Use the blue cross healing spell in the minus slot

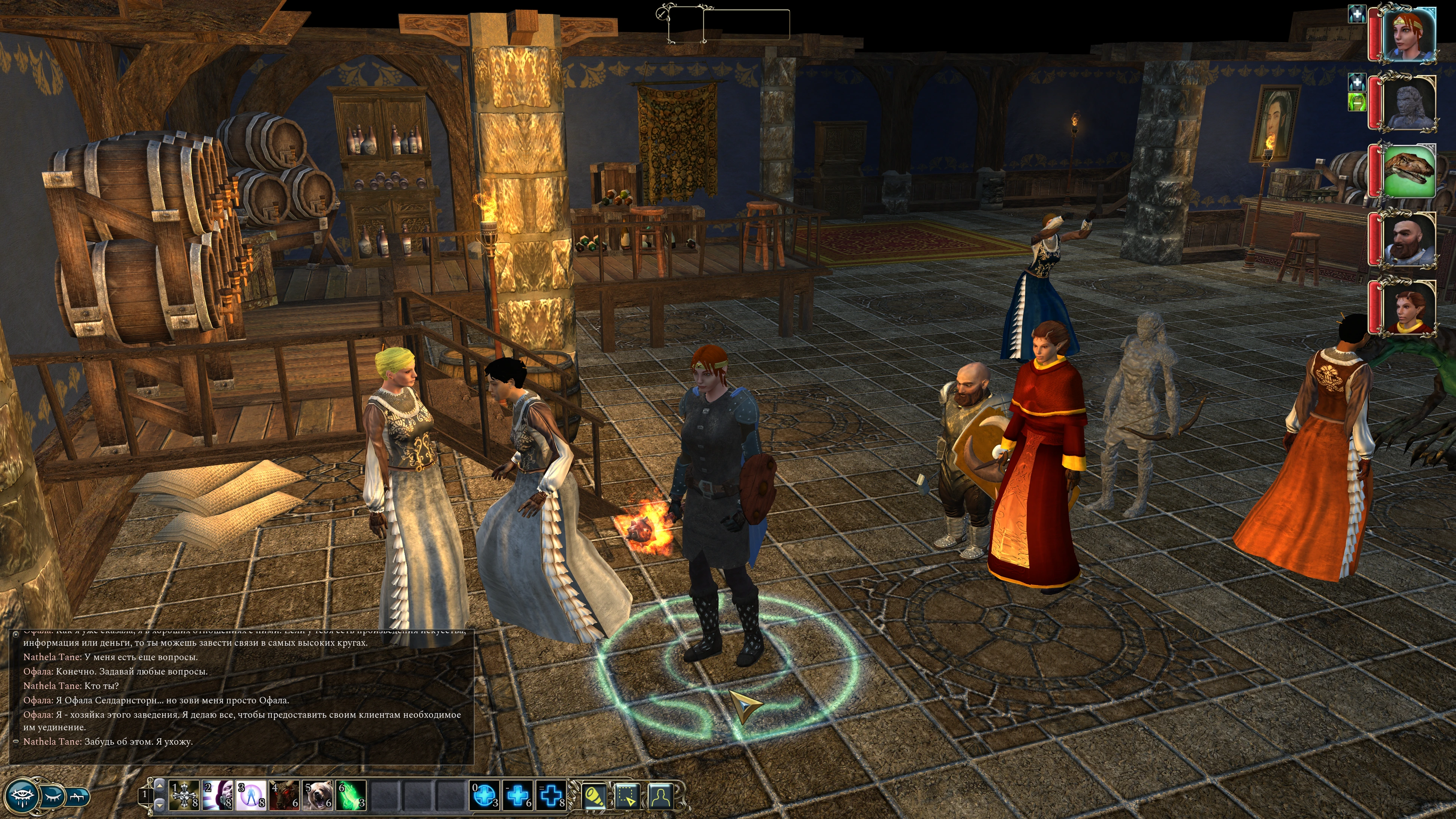518,795
